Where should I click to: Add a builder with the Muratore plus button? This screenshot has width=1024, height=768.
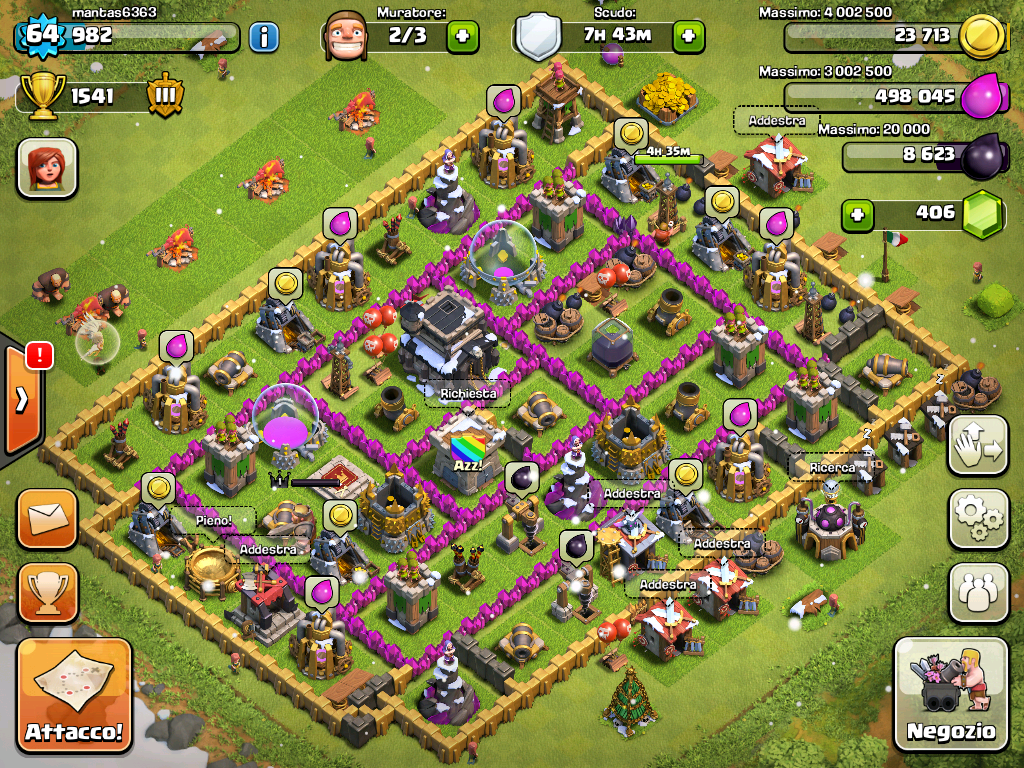click(x=462, y=37)
